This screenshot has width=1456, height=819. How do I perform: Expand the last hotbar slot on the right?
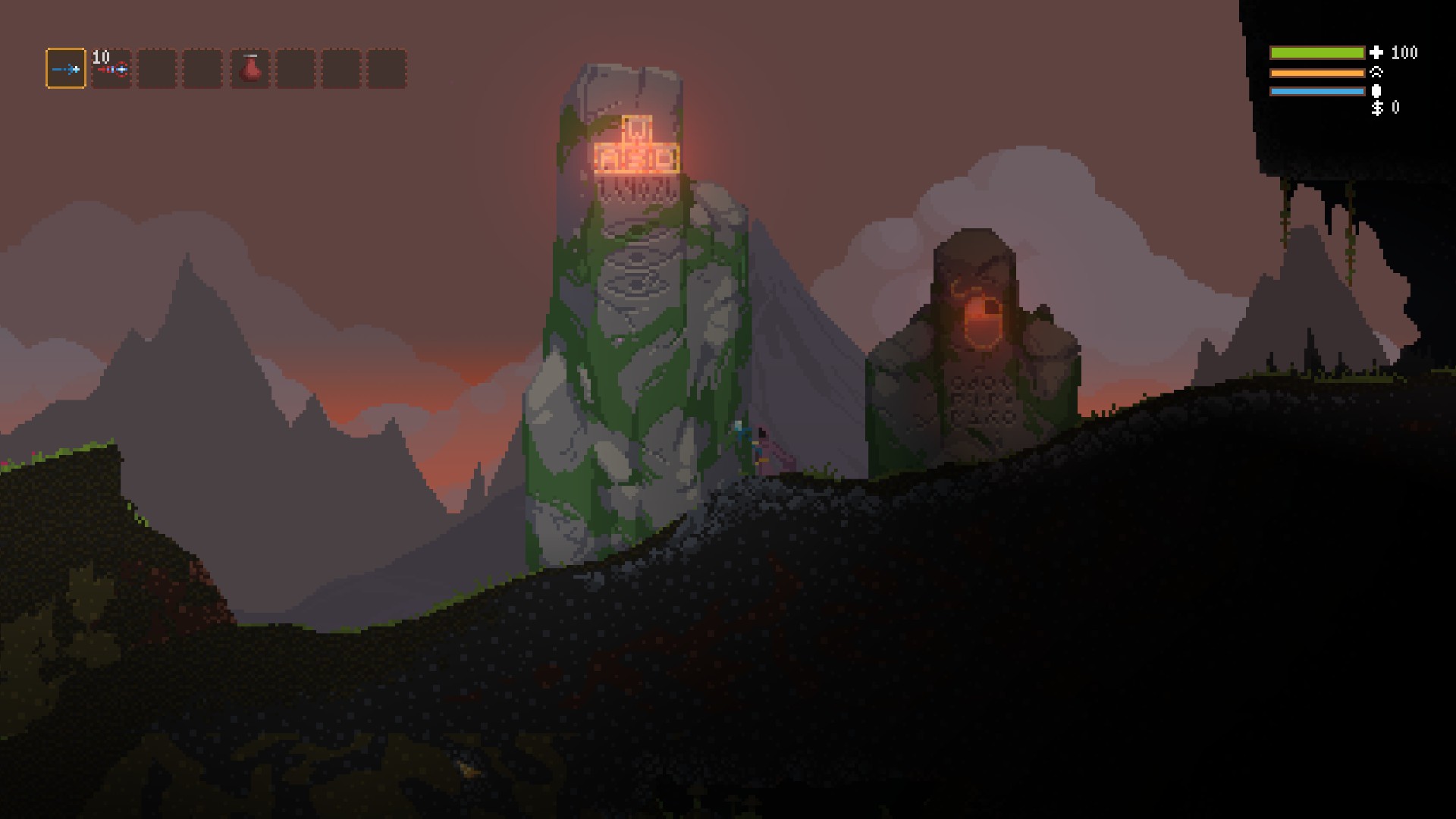click(389, 70)
